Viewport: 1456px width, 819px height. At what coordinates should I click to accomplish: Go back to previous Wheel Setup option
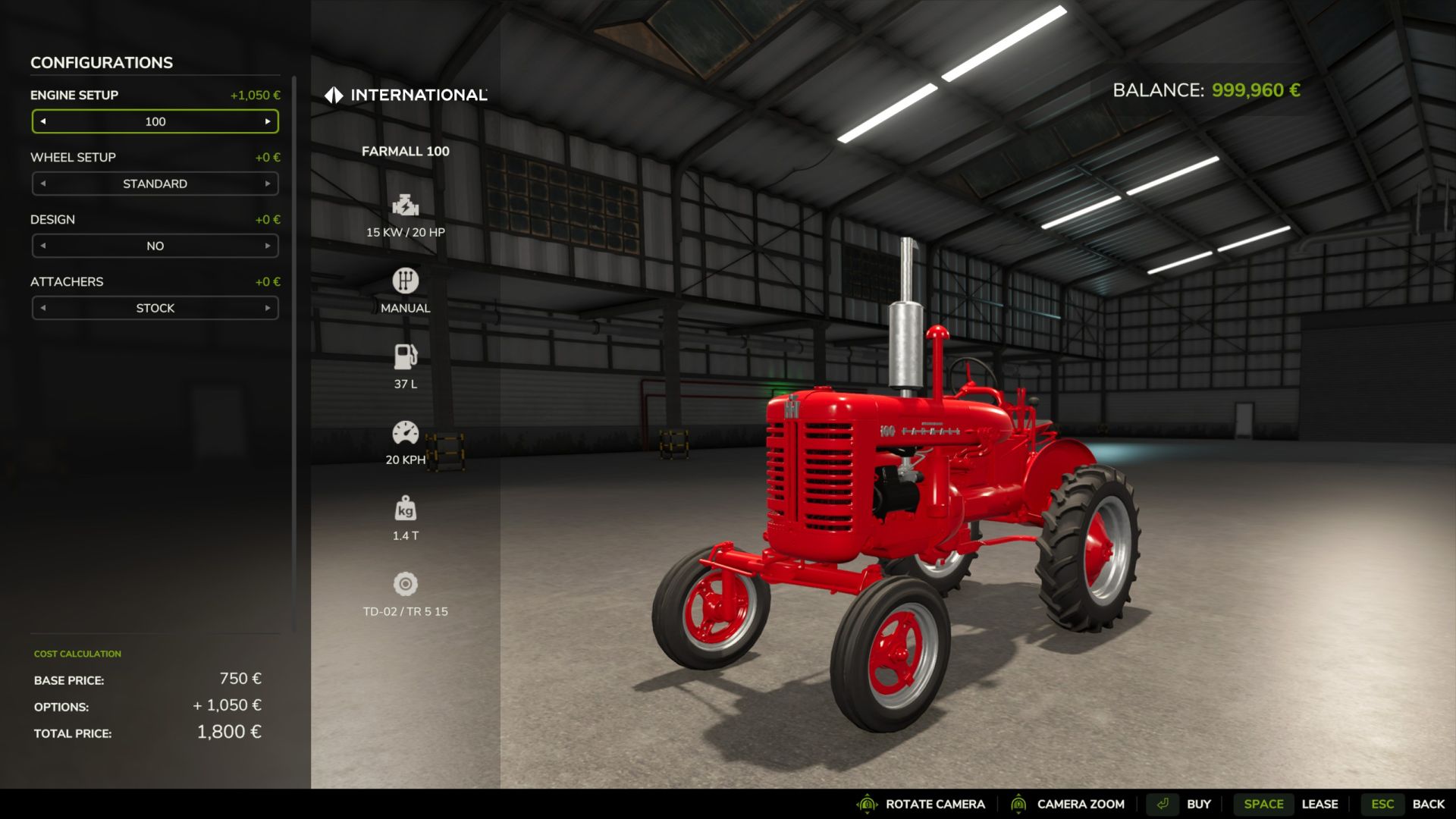click(x=43, y=184)
